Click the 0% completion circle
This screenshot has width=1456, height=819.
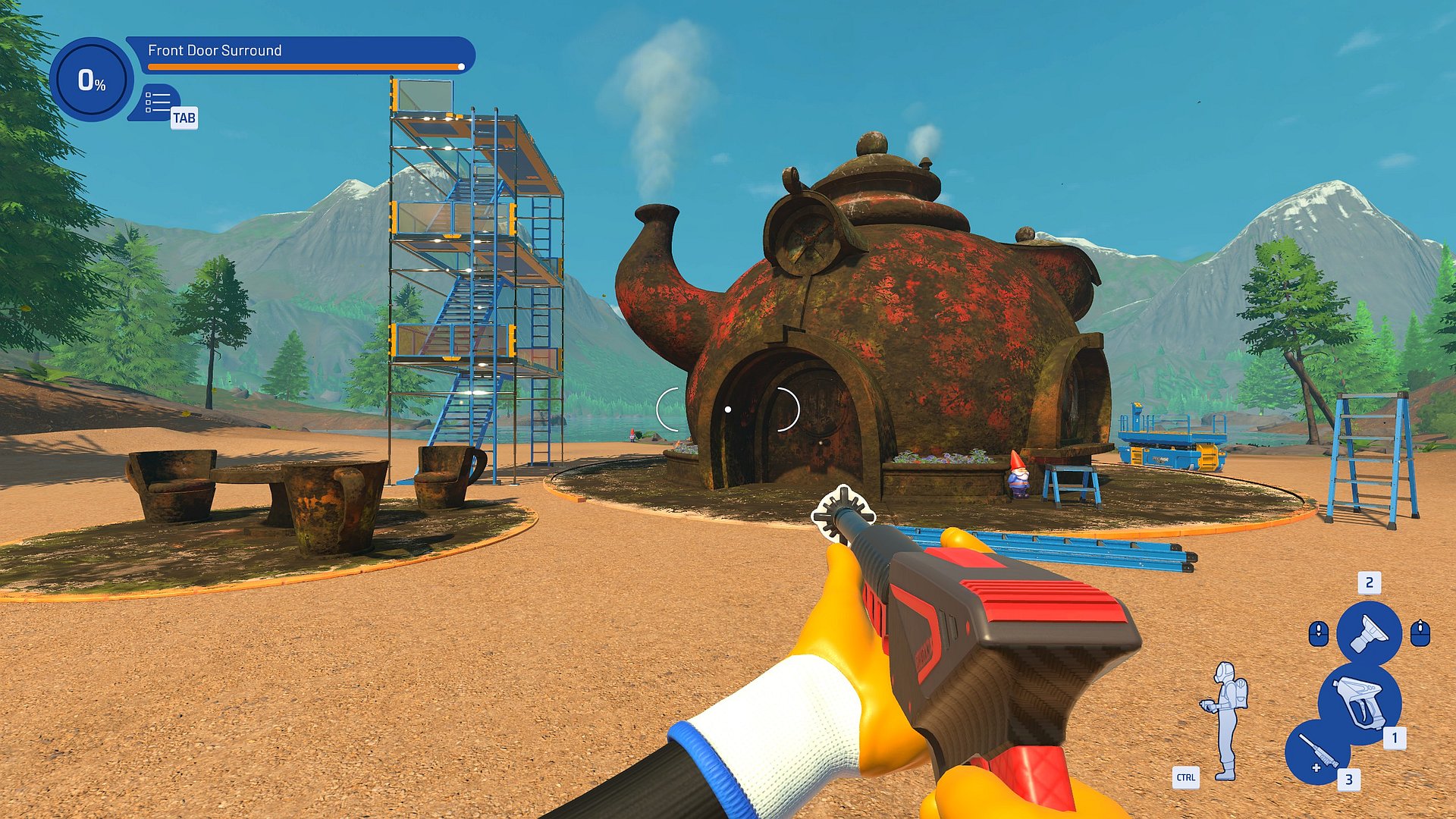tap(92, 80)
